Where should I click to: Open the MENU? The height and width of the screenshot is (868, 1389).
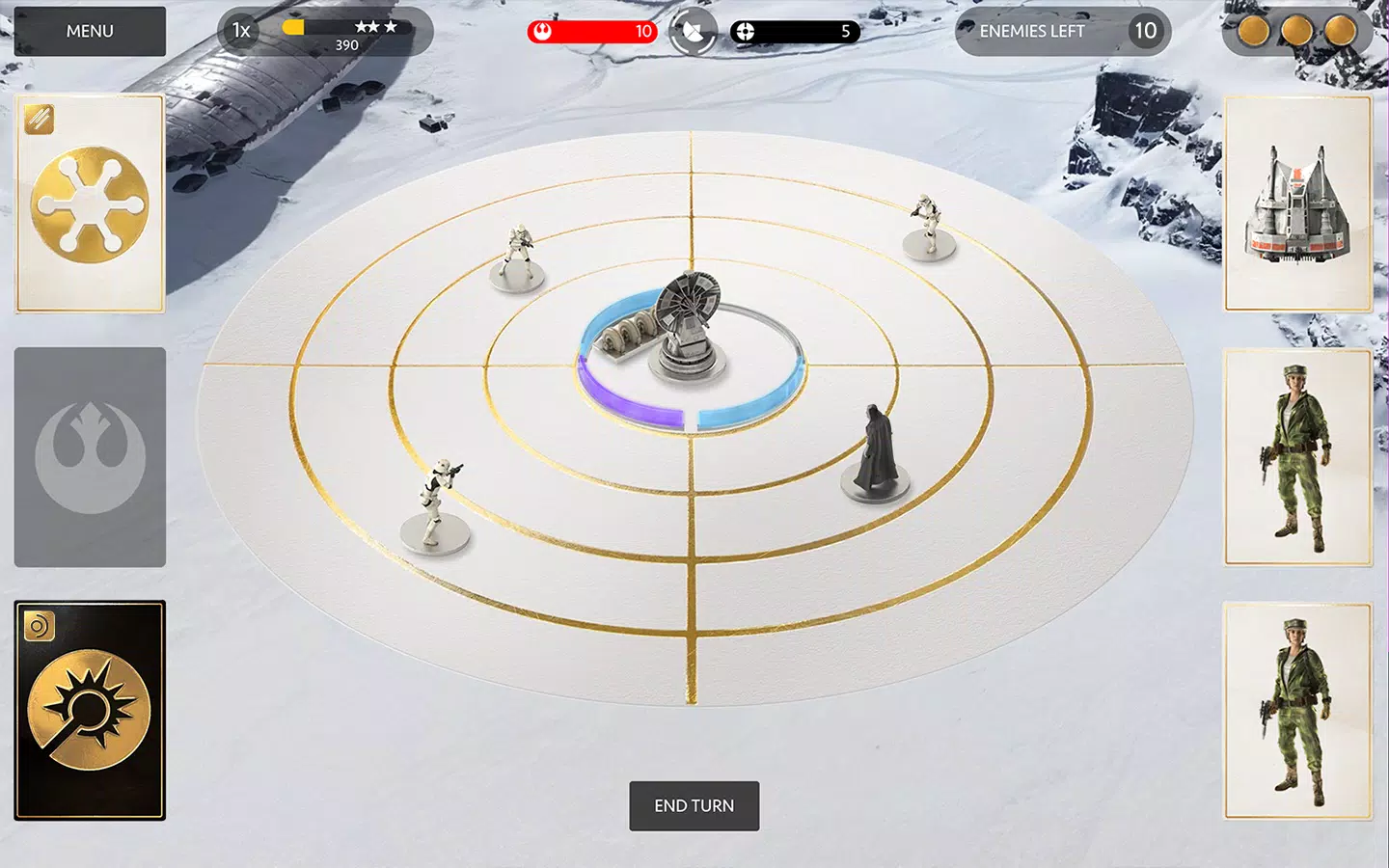tap(89, 31)
